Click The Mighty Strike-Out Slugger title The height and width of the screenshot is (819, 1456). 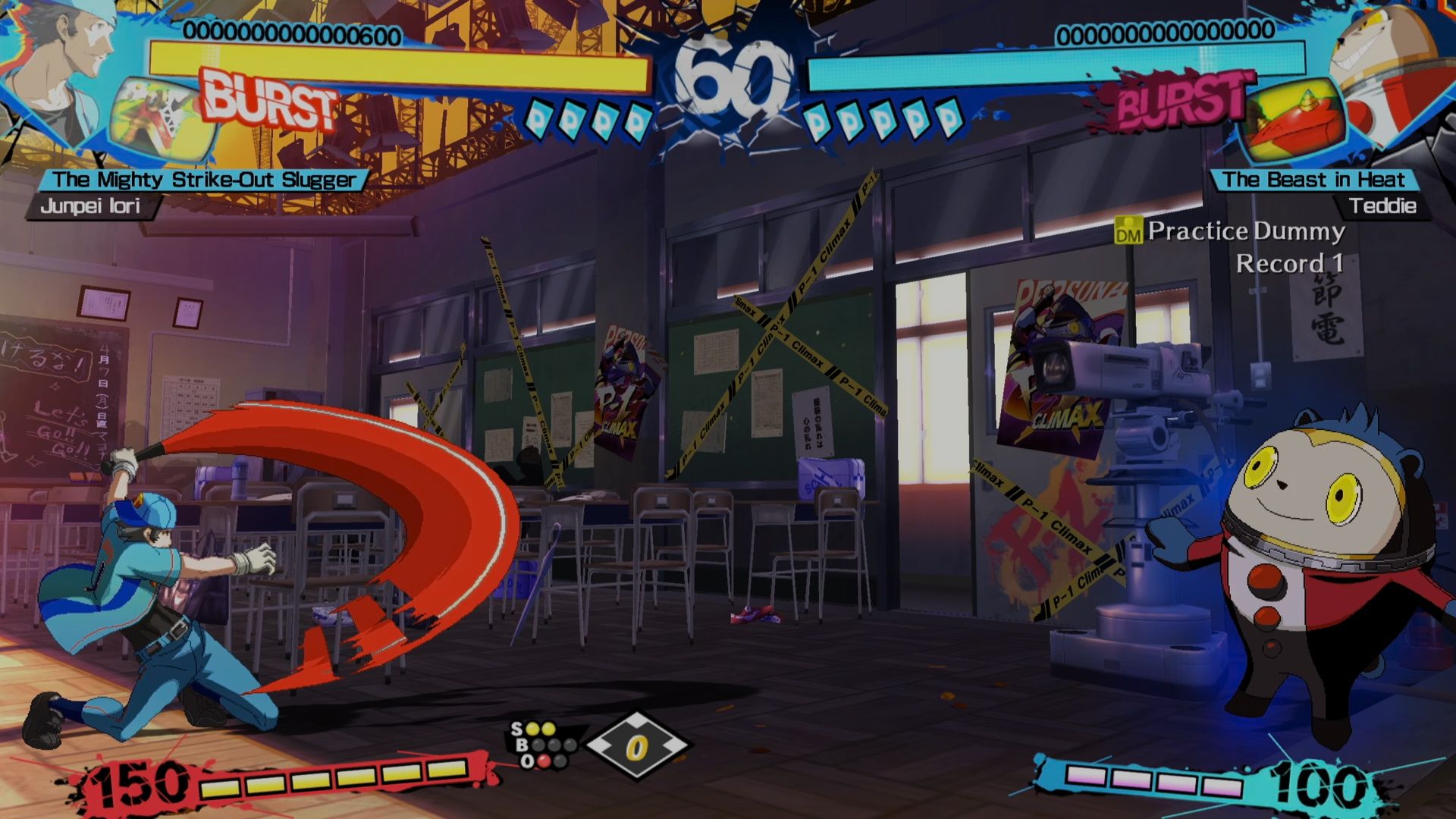coord(205,180)
